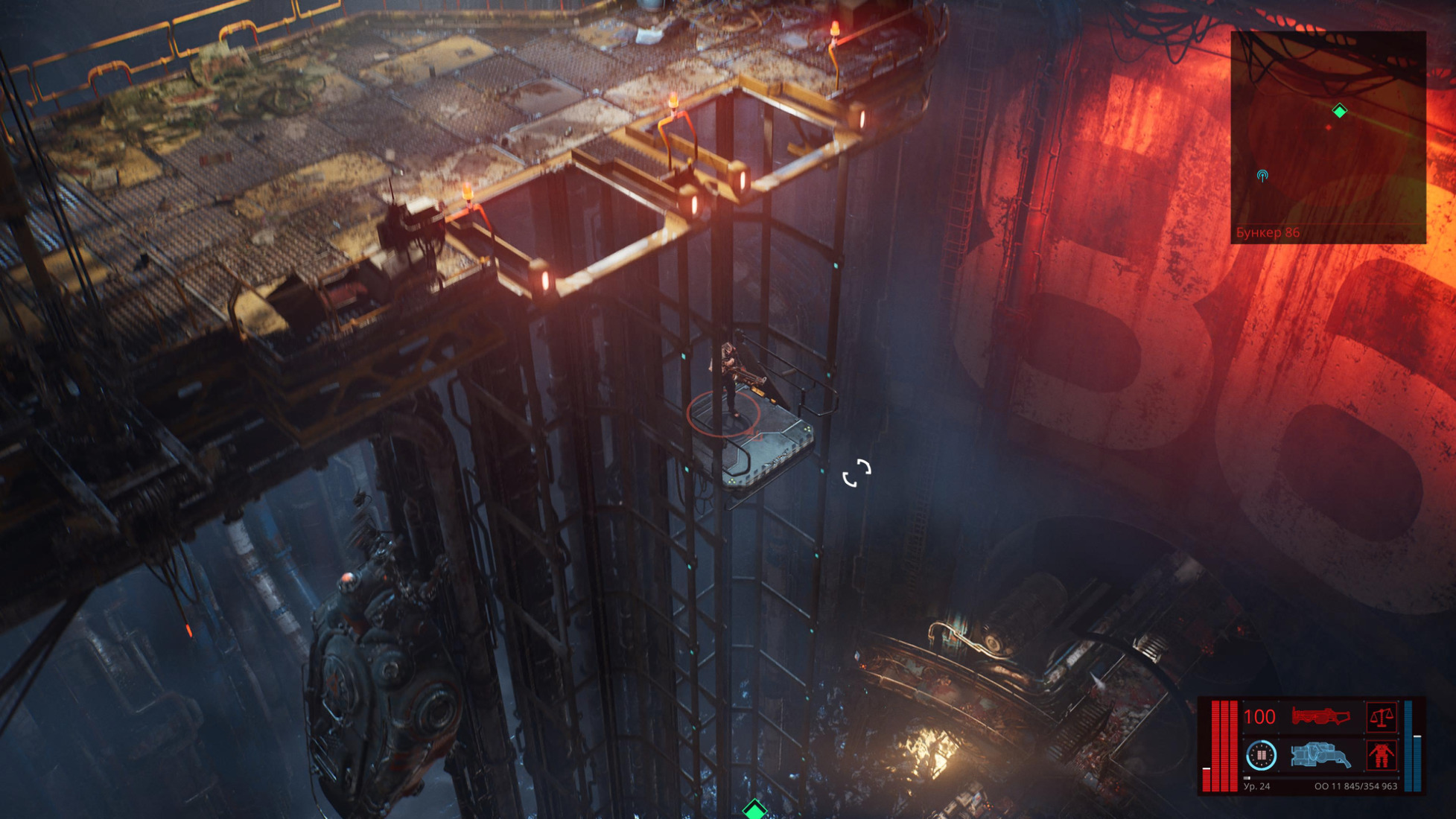Select the blue antenna beacon on minimap

[x=1262, y=176]
